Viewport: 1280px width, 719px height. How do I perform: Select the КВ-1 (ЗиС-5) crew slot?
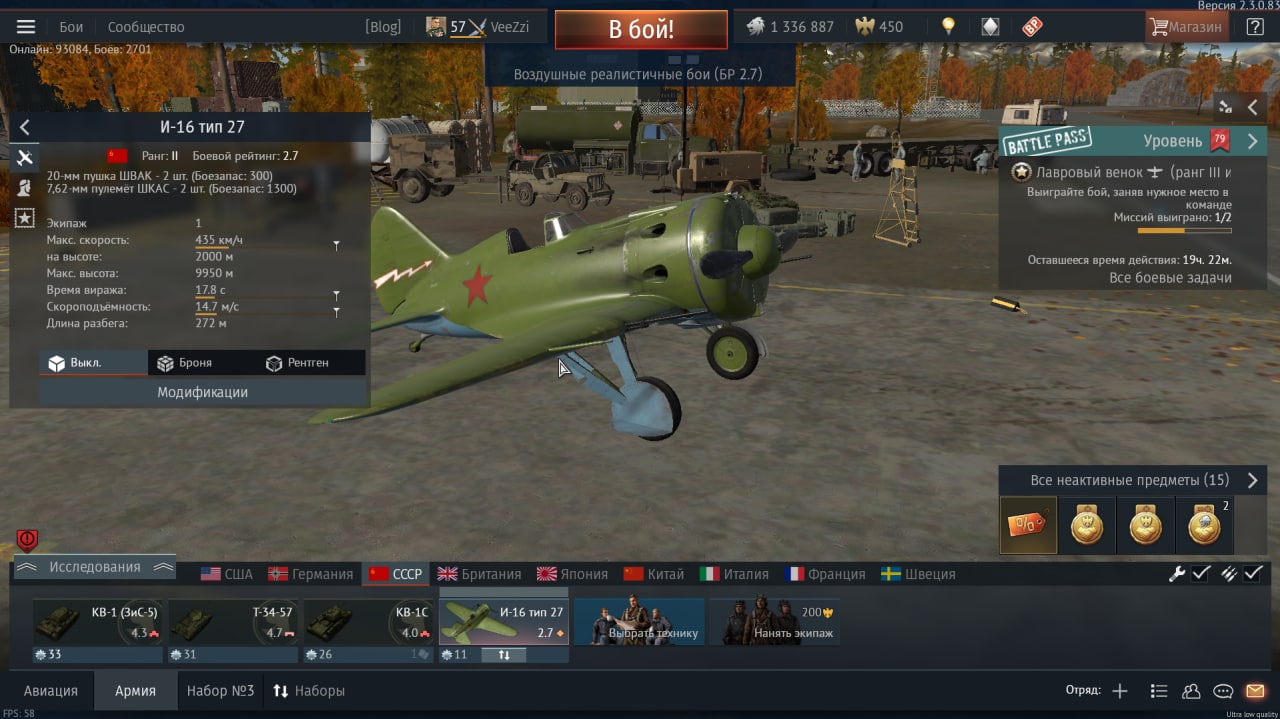pyautogui.click(x=98, y=622)
